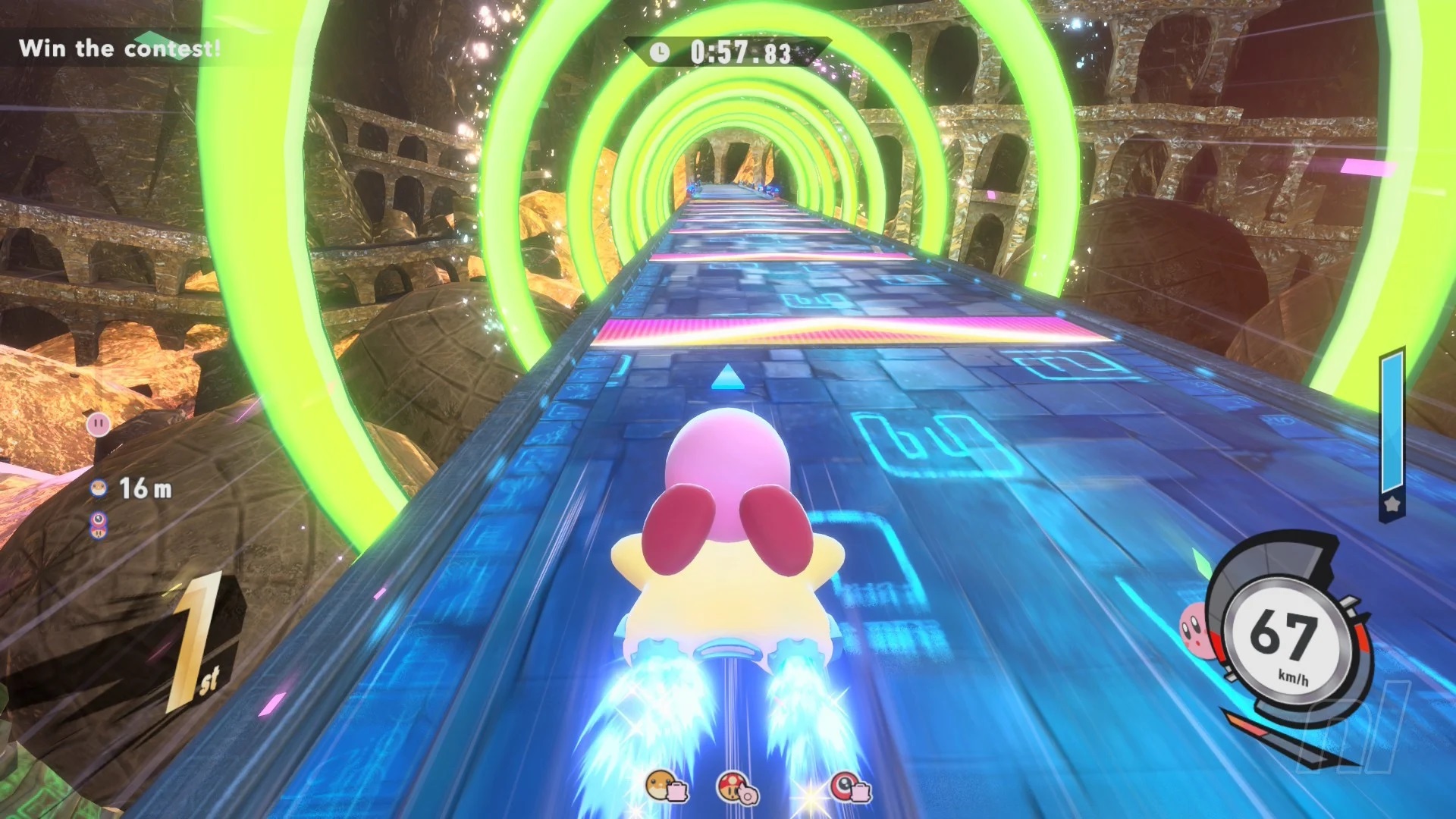Tap the mushroom rival icon below Dark Matter
This screenshot has height=819, width=1456.
(99, 533)
